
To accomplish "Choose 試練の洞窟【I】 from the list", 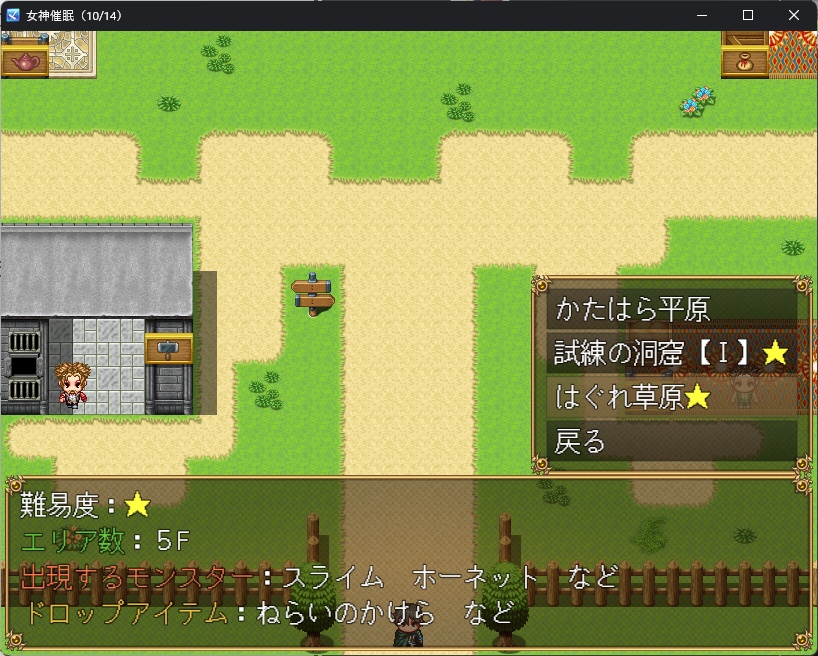I will tap(672, 352).
